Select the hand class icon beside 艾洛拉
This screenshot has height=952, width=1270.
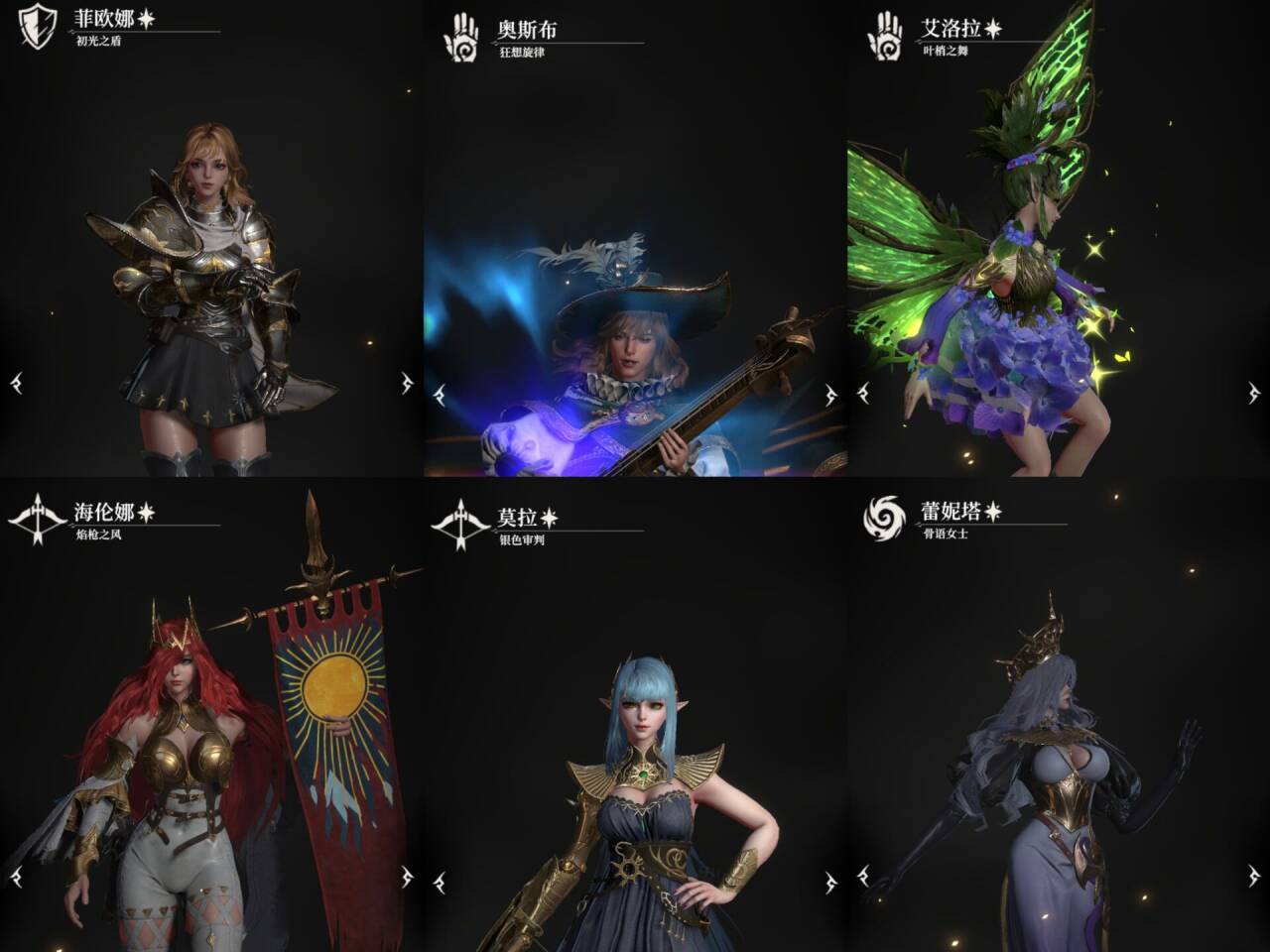pyautogui.click(x=884, y=37)
